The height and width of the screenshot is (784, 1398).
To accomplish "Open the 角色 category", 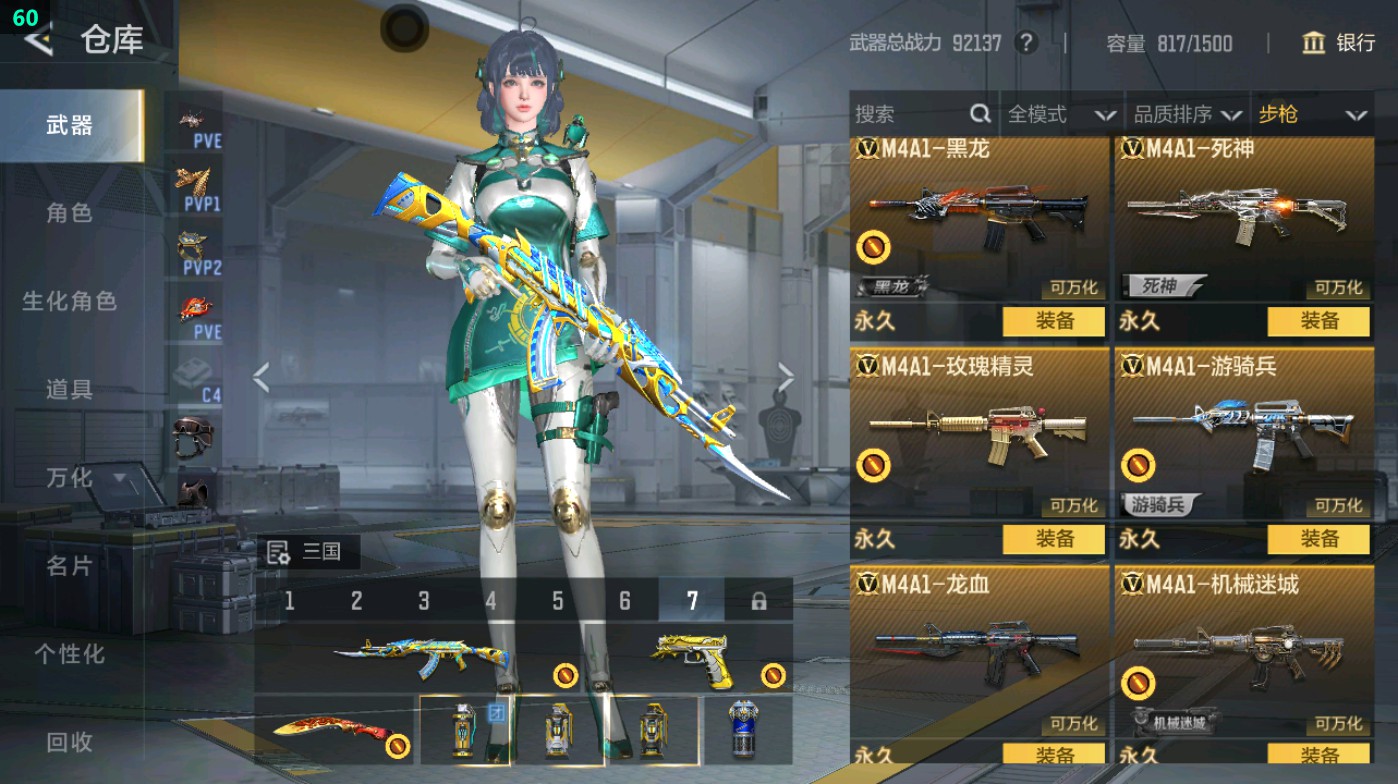I will 69,213.
